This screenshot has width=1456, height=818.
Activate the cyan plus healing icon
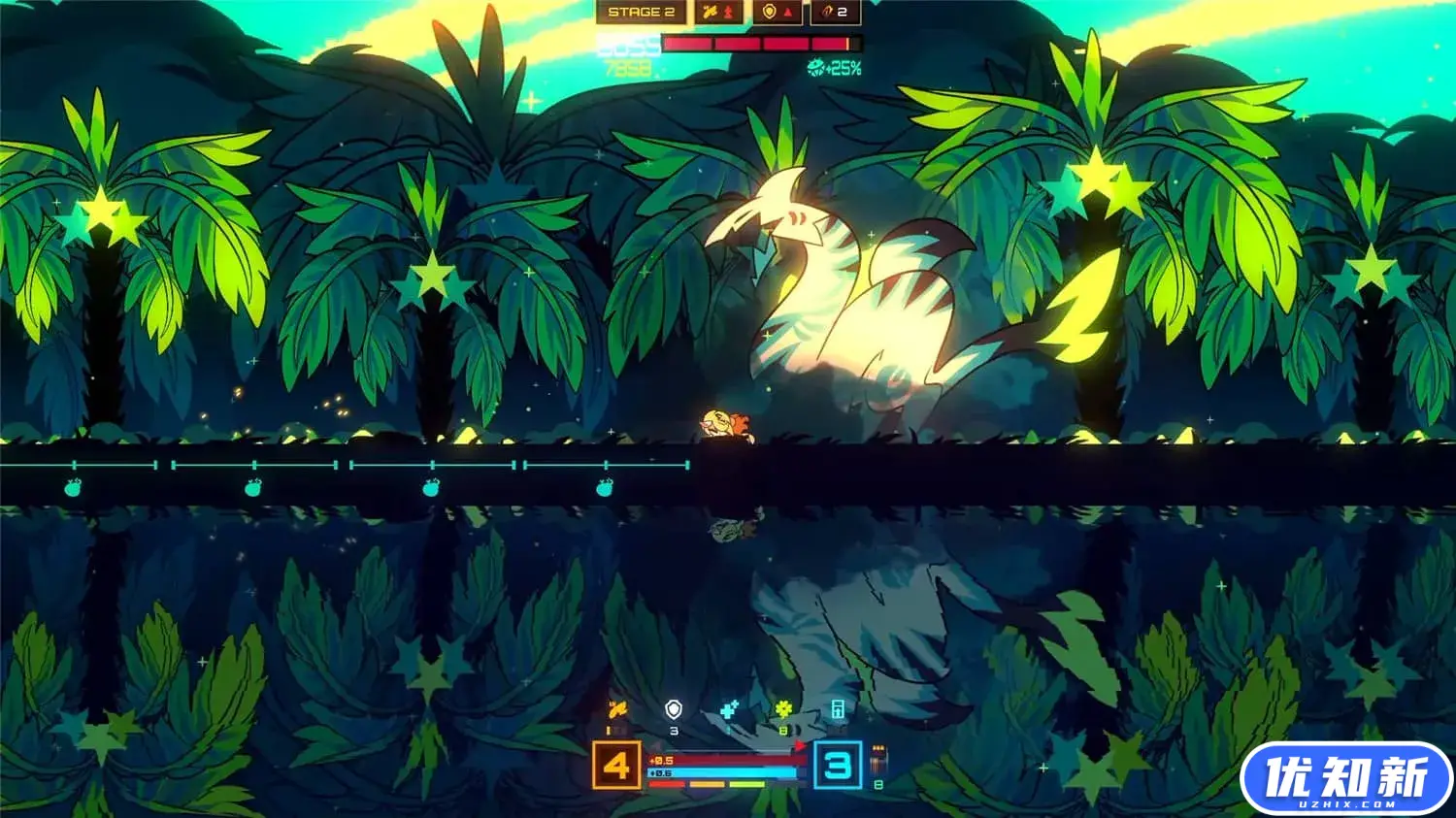point(729,711)
